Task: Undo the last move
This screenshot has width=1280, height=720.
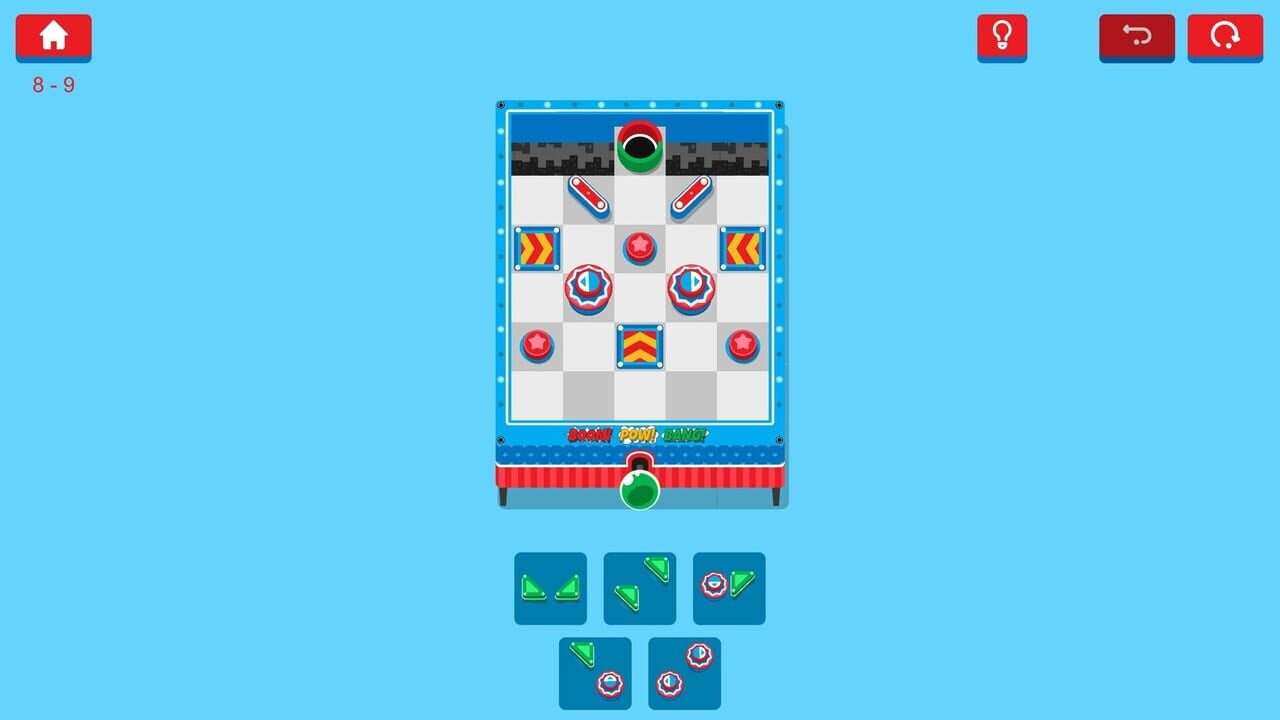Action: point(1136,37)
